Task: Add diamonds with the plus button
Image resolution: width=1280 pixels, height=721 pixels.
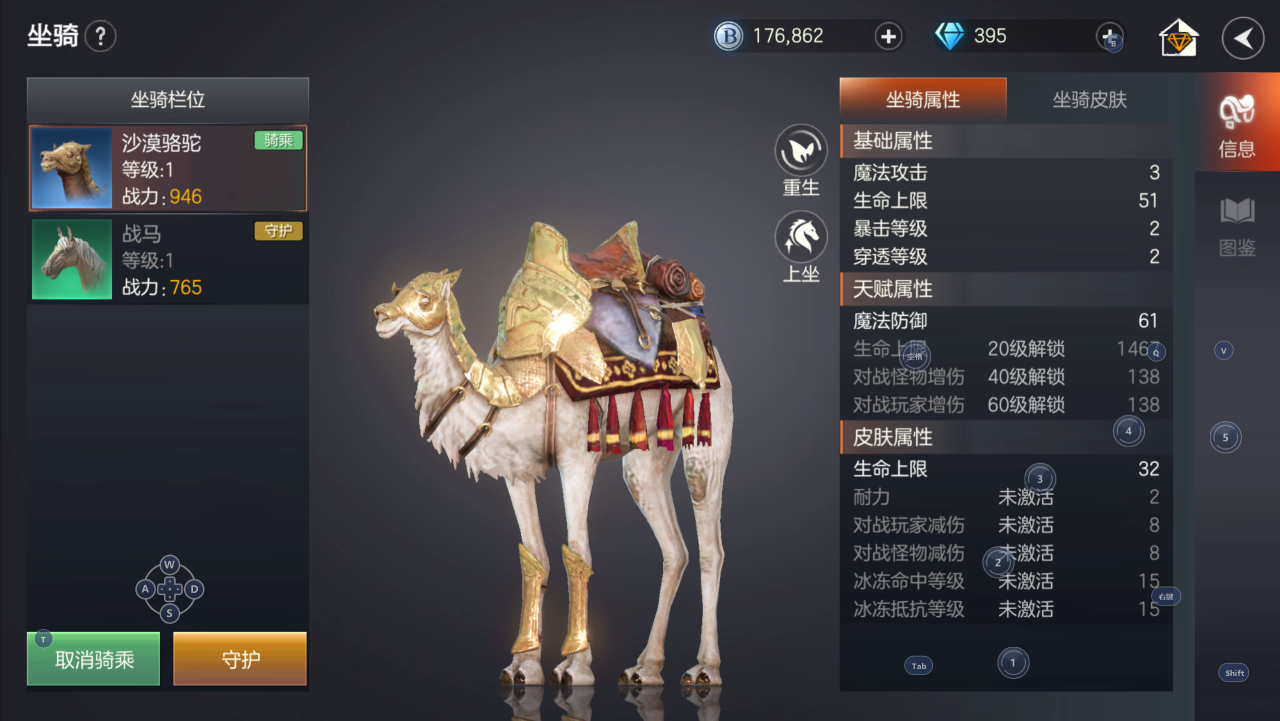Action: (x=1110, y=37)
